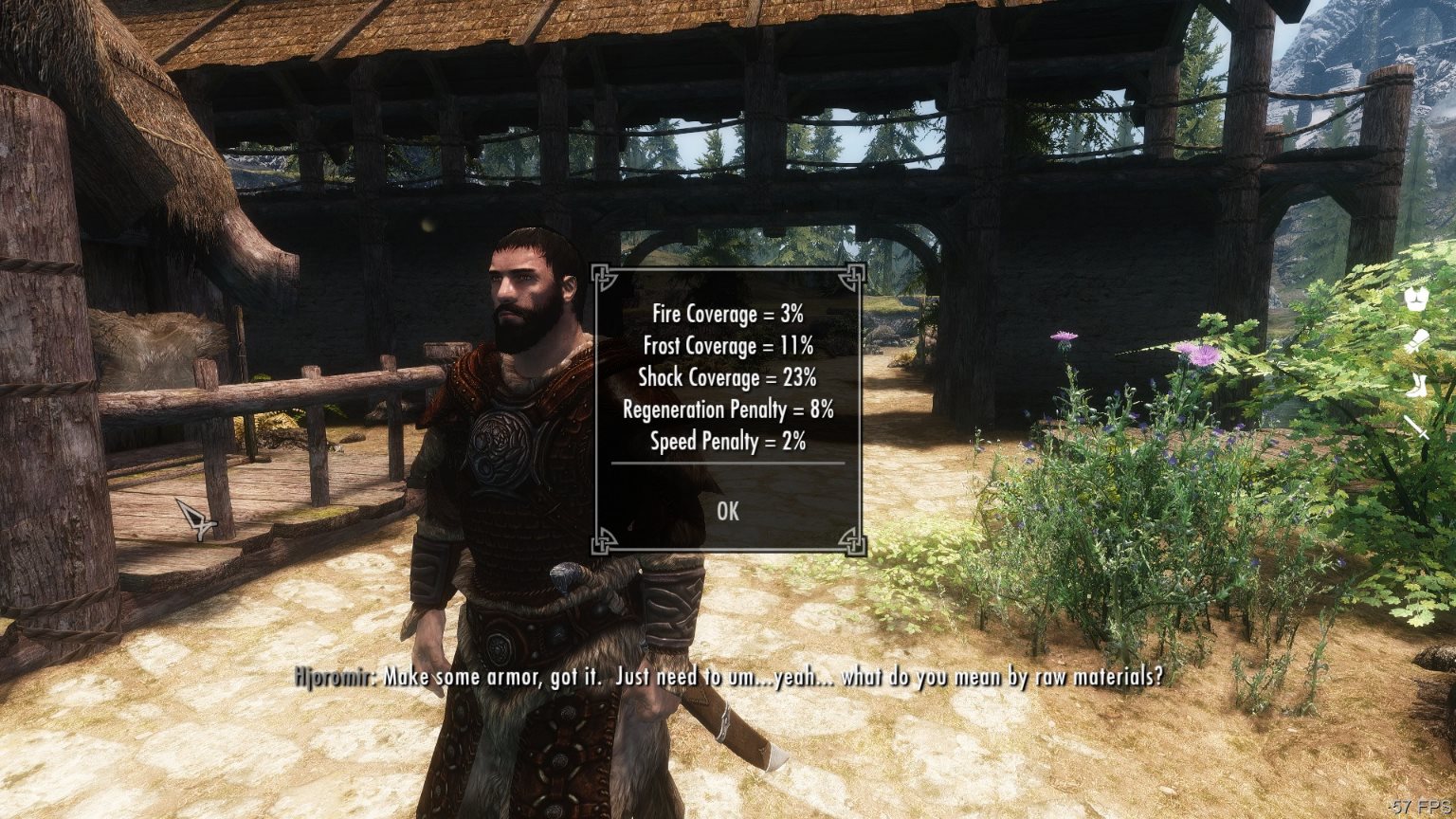Image resolution: width=1456 pixels, height=819 pixels.
Task: Confirm the coverage message with OK
Action: pos(727,511)
